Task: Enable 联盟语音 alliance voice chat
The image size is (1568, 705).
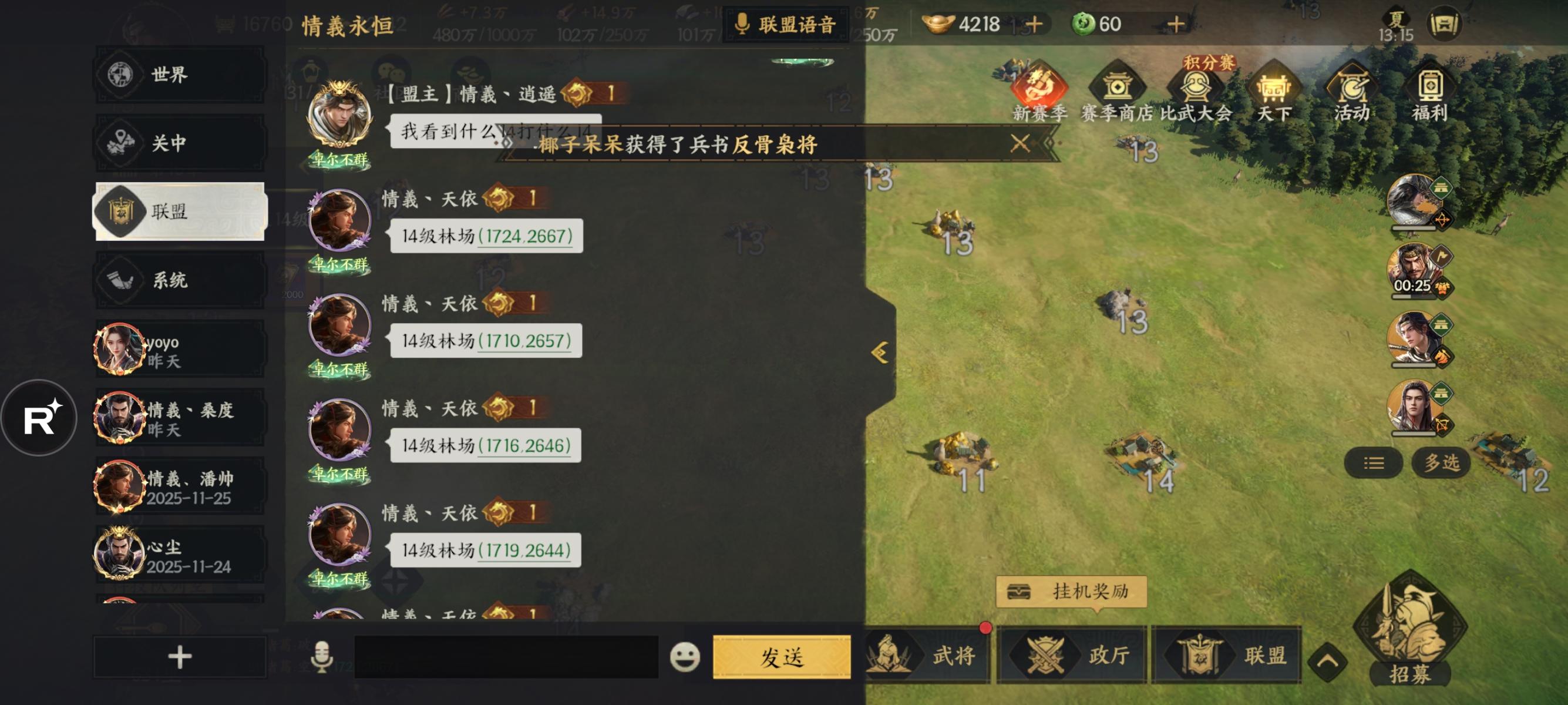Action: tap(784, 25)
